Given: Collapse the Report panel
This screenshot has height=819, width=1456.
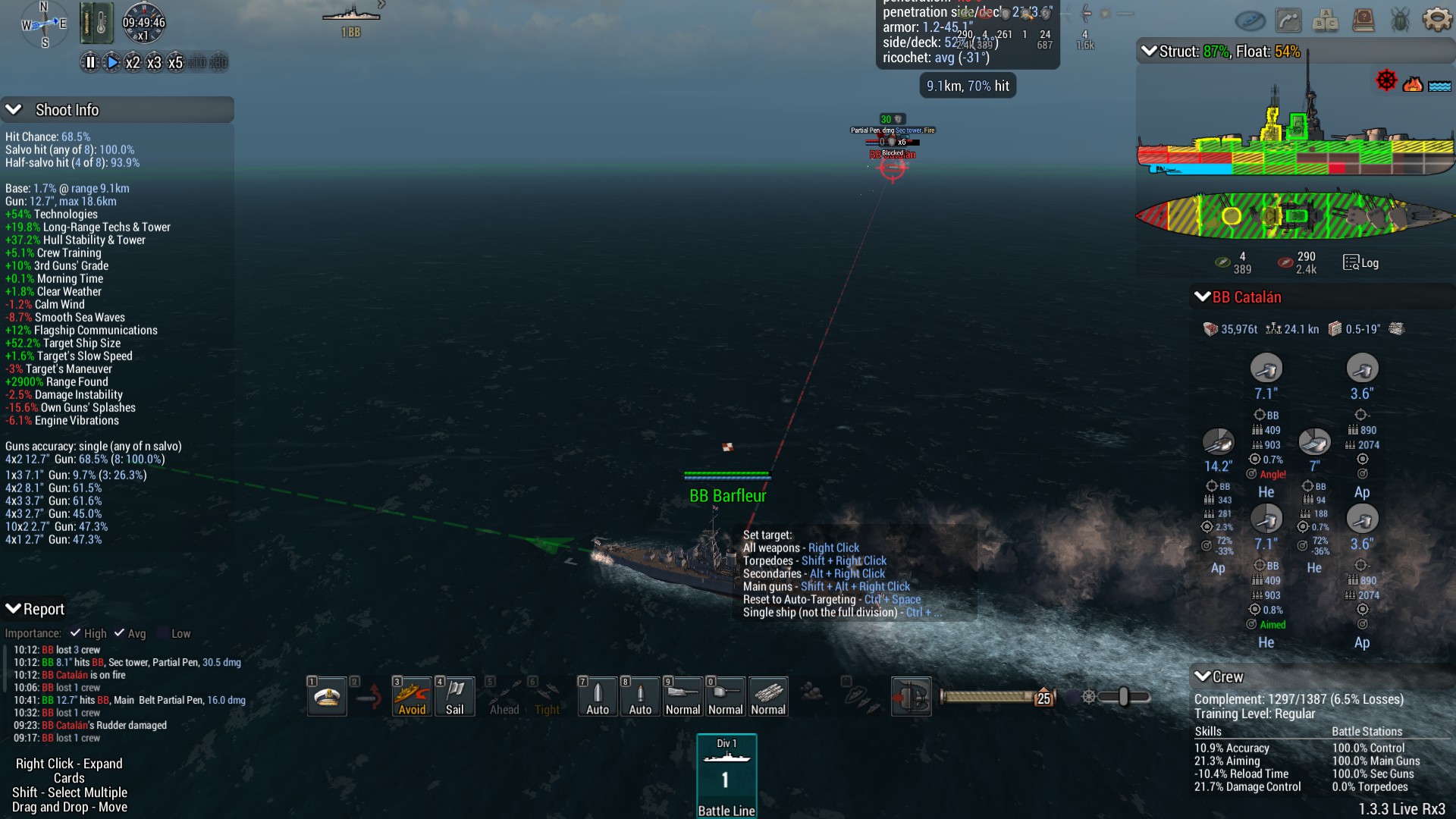Looking at the screenshot, I should 14,609.
